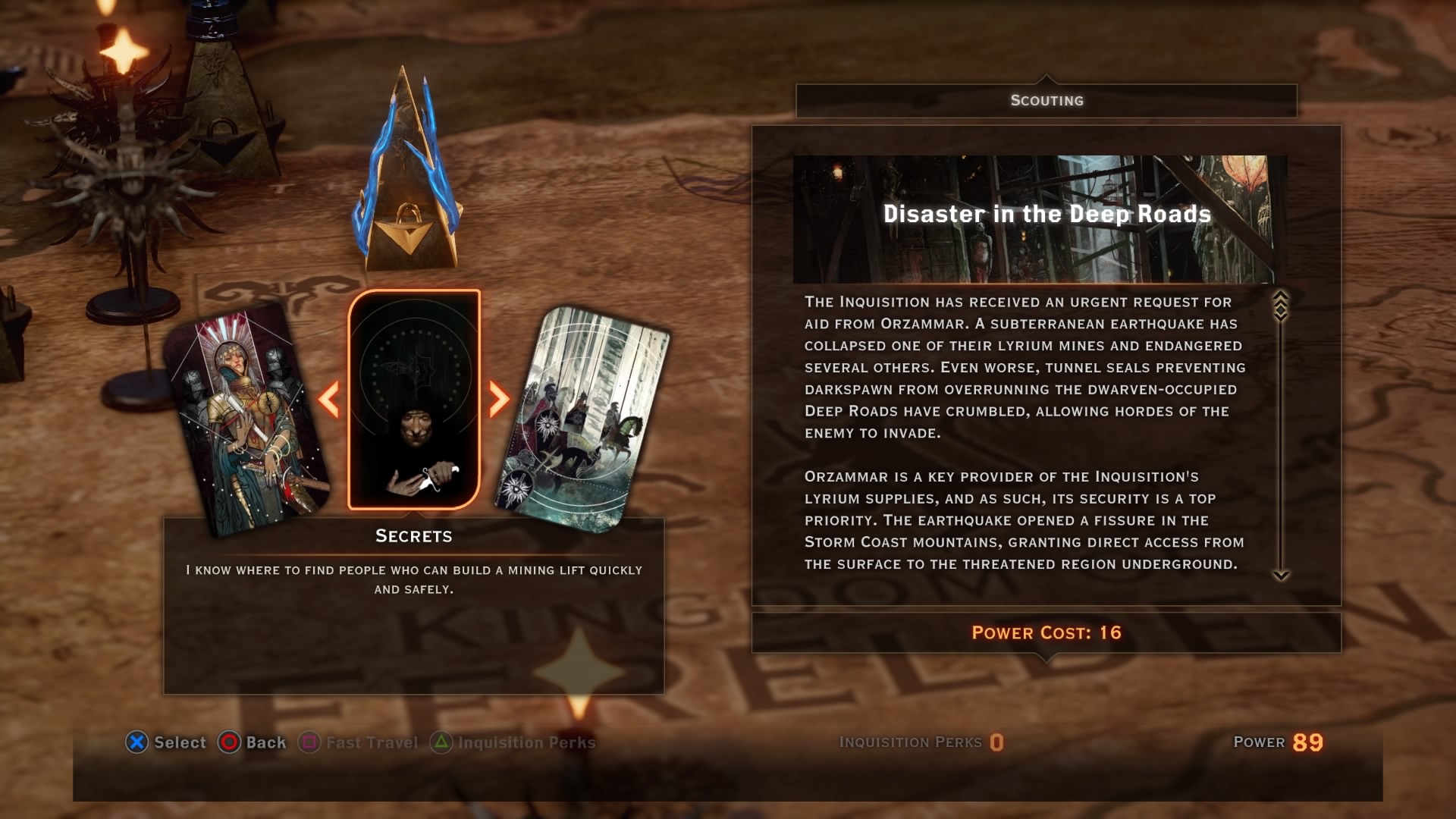Viewport: 1456px width, 819px height.
Task: Click the left orange arrow beside advisor cards
Action: [x=329, y=399]
